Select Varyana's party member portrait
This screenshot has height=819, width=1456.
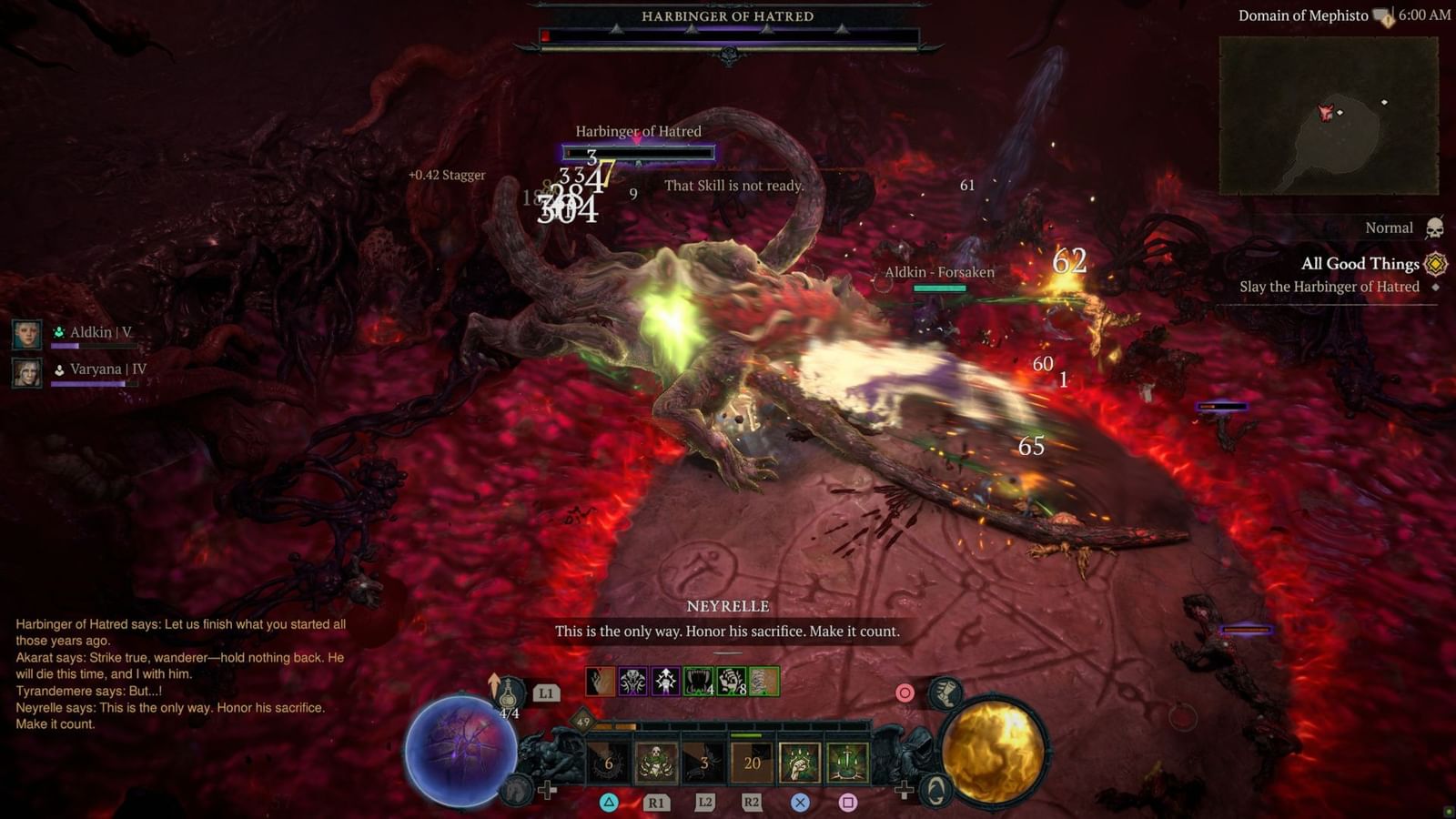coord(27,374)
